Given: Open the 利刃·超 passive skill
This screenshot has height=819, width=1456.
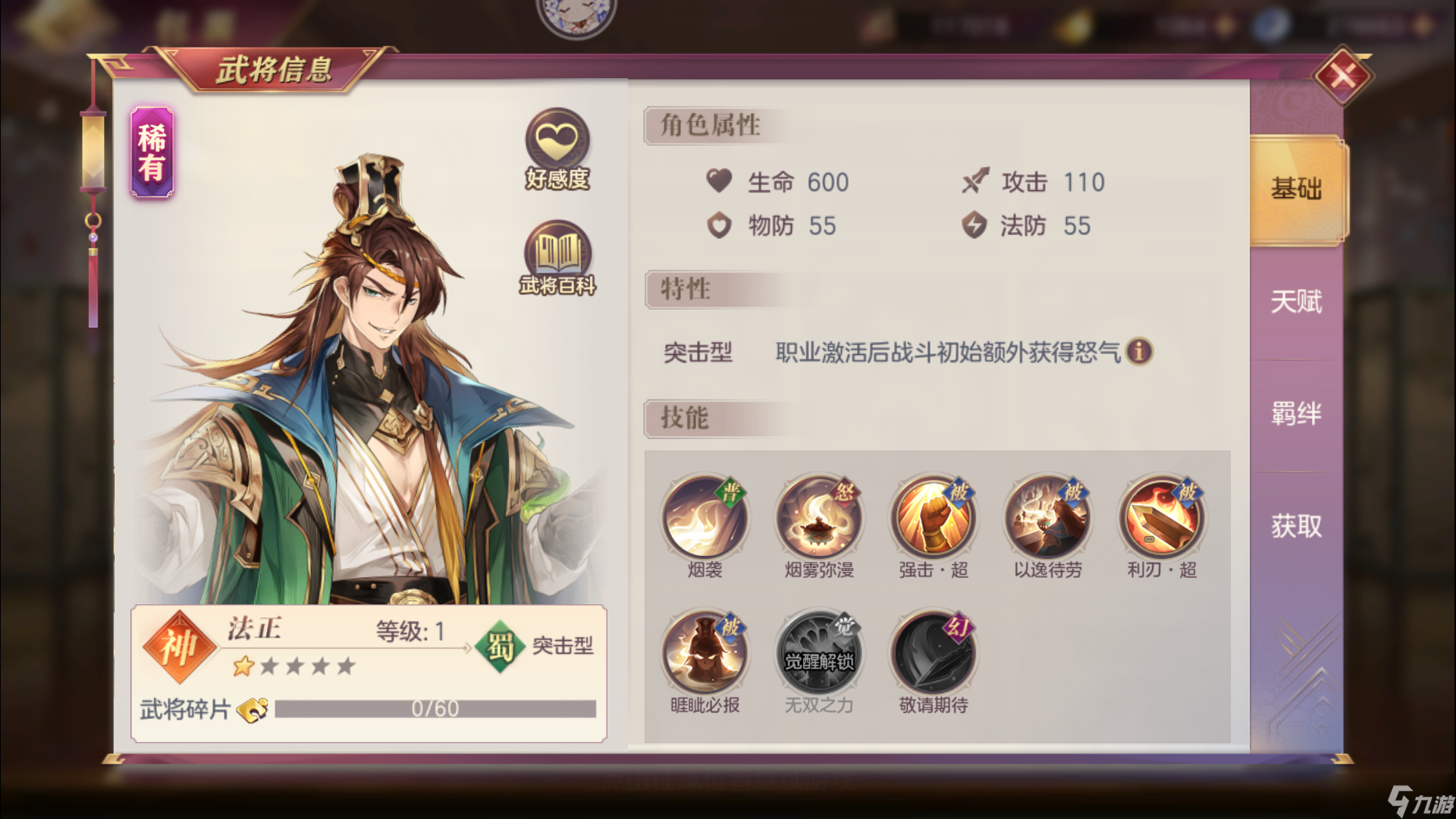Looking at the screenshot, I should click(1163, 518).
